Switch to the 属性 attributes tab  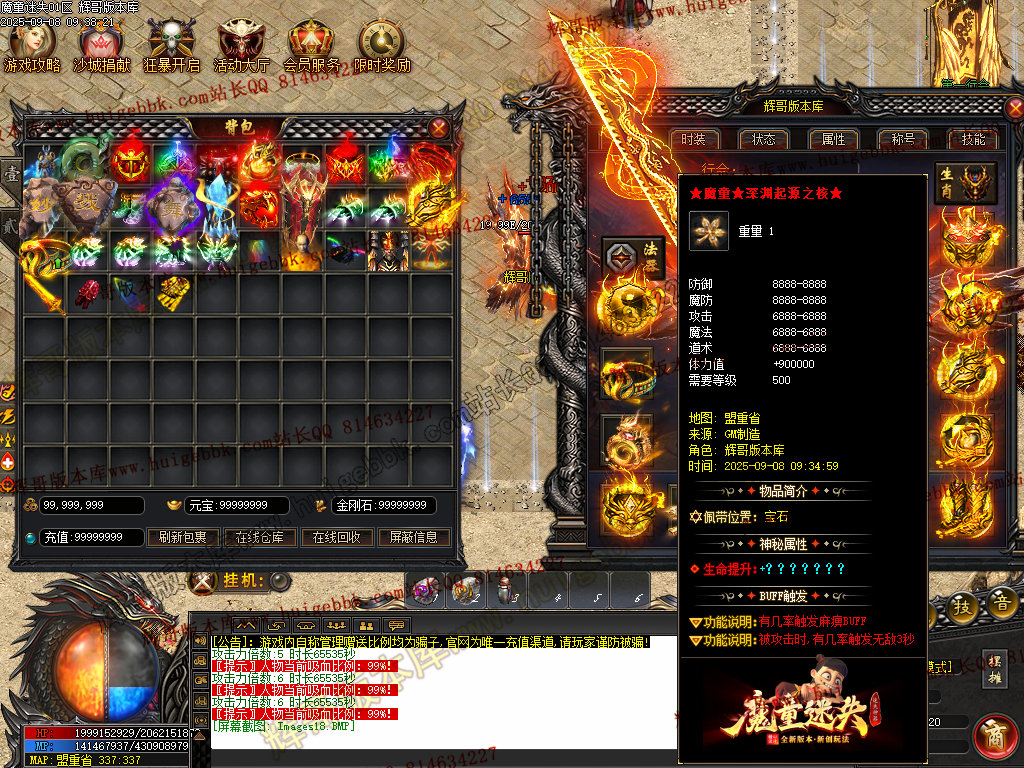point(834,139)
